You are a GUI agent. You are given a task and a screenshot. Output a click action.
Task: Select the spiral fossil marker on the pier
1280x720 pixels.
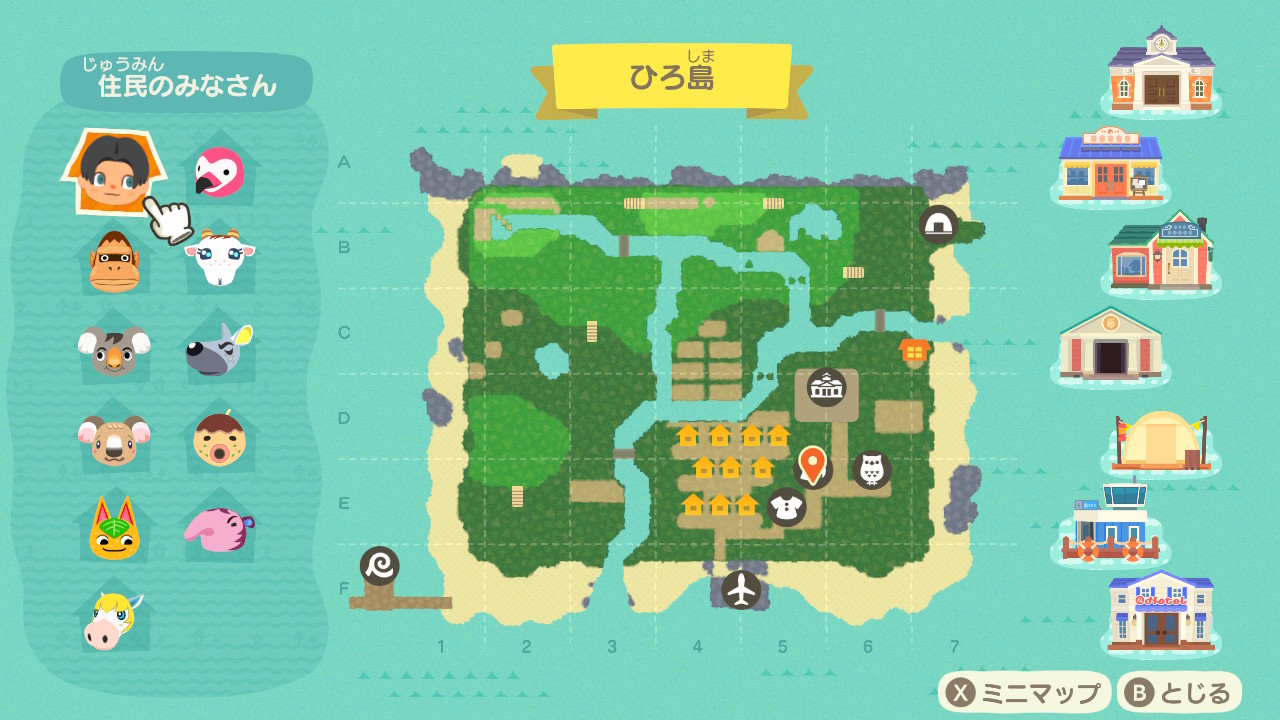[x=380, y=566]
